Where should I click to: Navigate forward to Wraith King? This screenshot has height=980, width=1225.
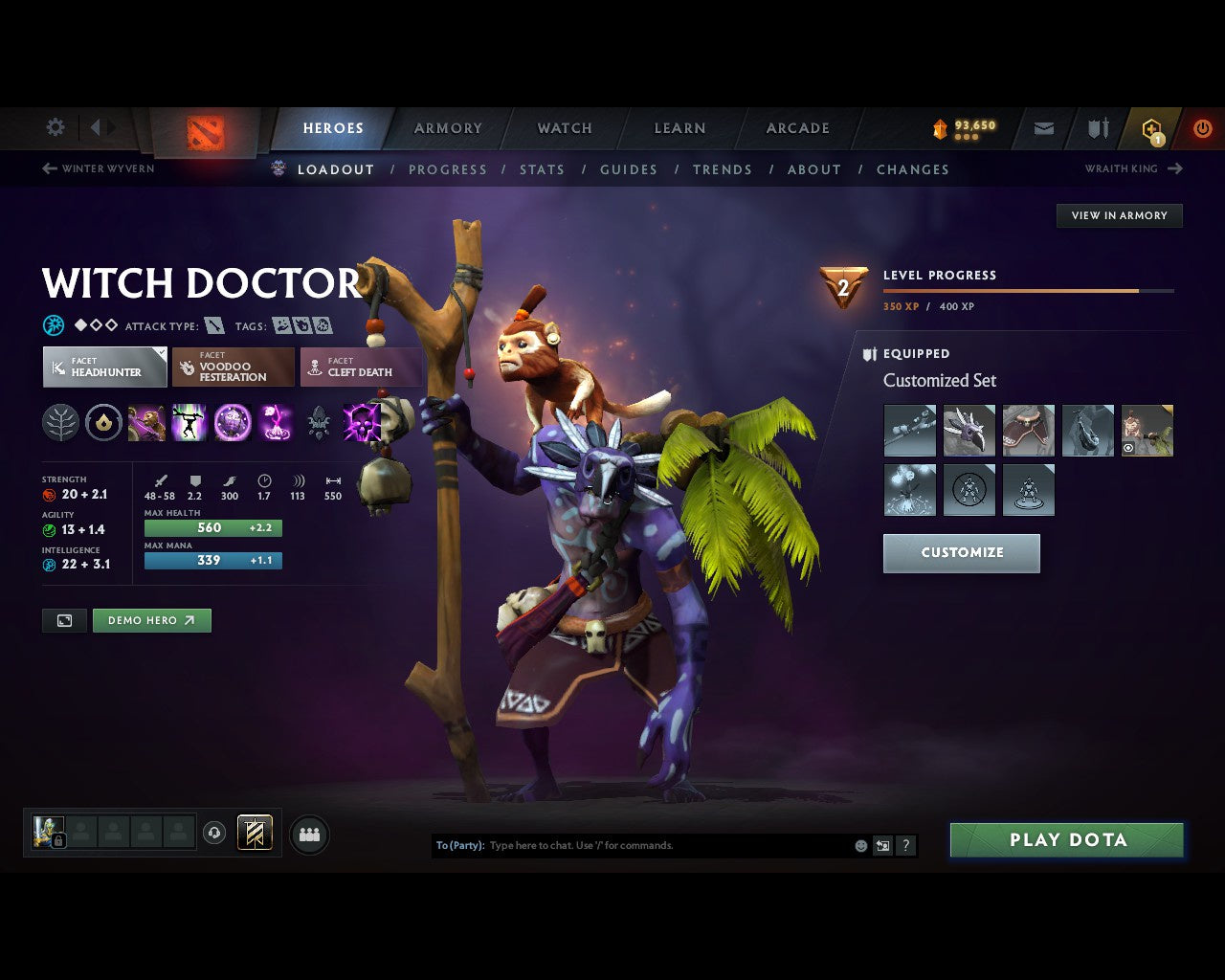point(1120,168)
